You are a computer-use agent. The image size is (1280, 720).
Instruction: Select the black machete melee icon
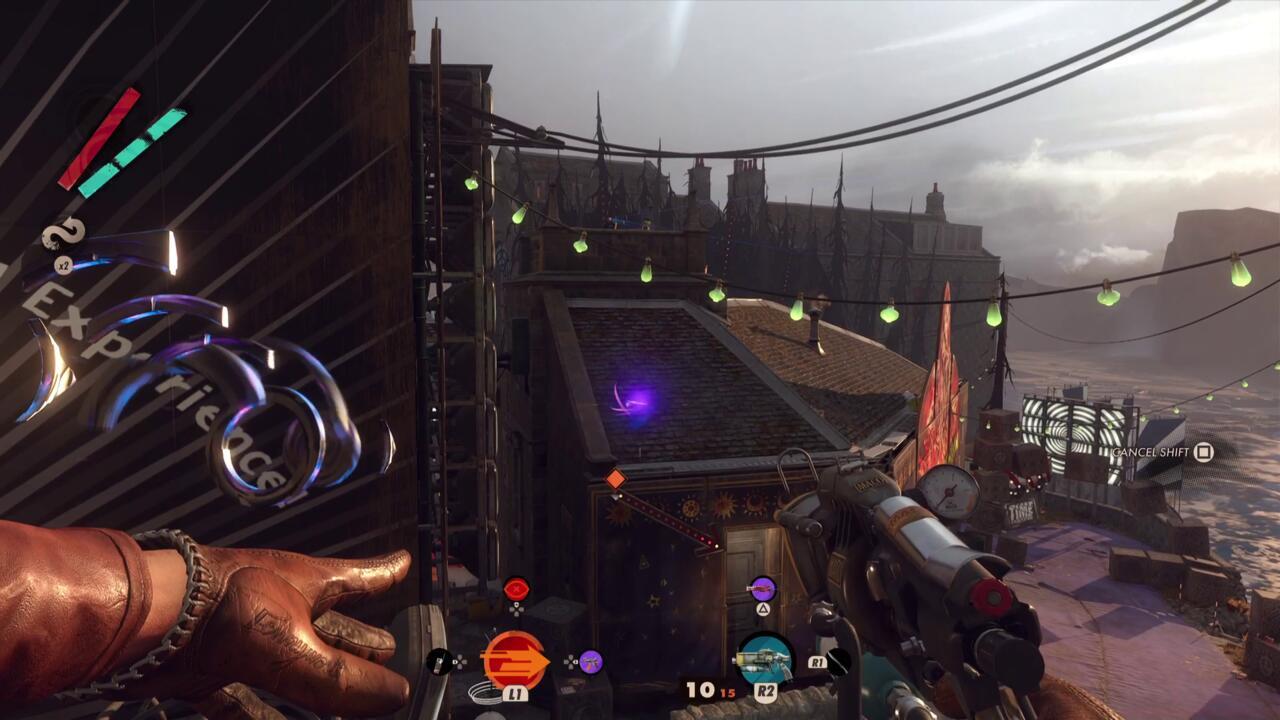[838, 661]
